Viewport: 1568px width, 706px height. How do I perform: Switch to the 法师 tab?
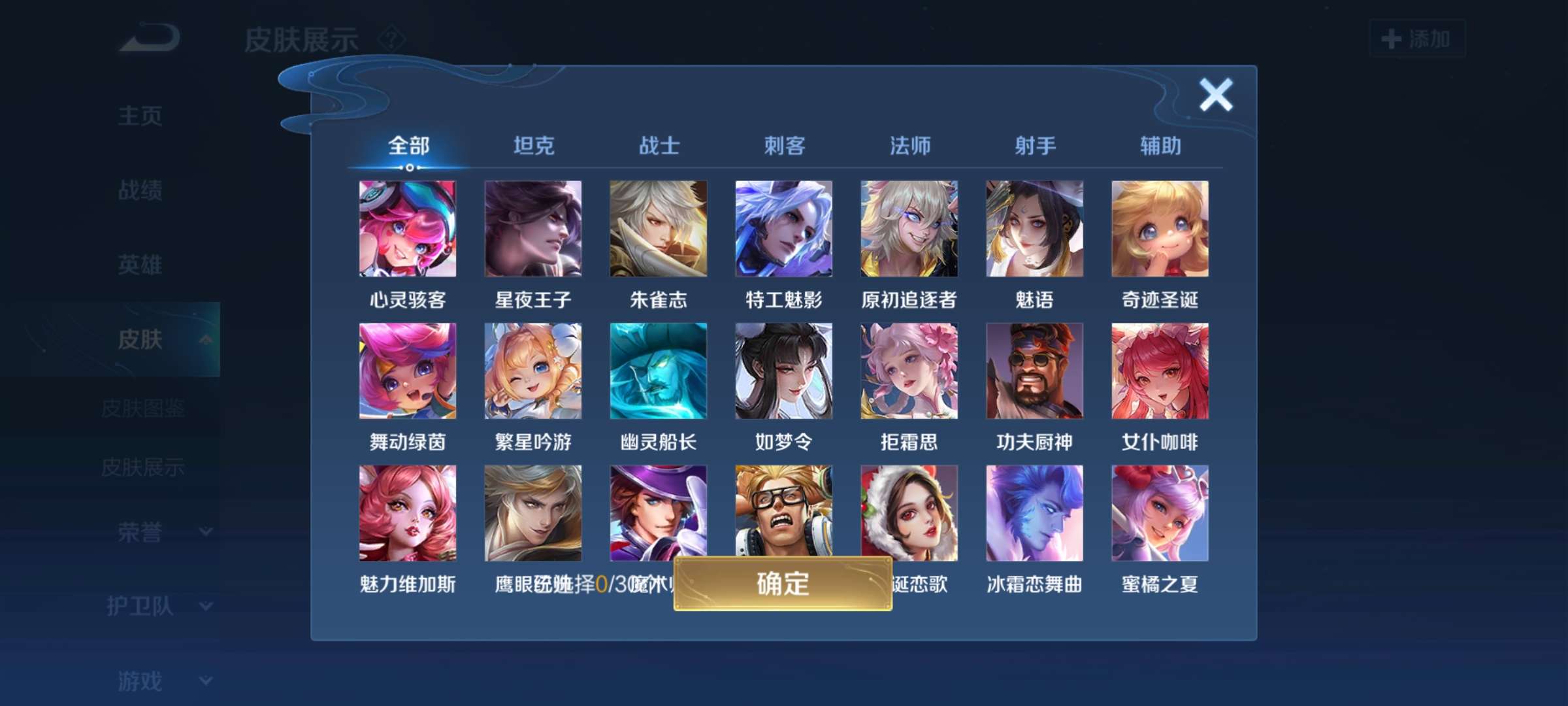910,146
